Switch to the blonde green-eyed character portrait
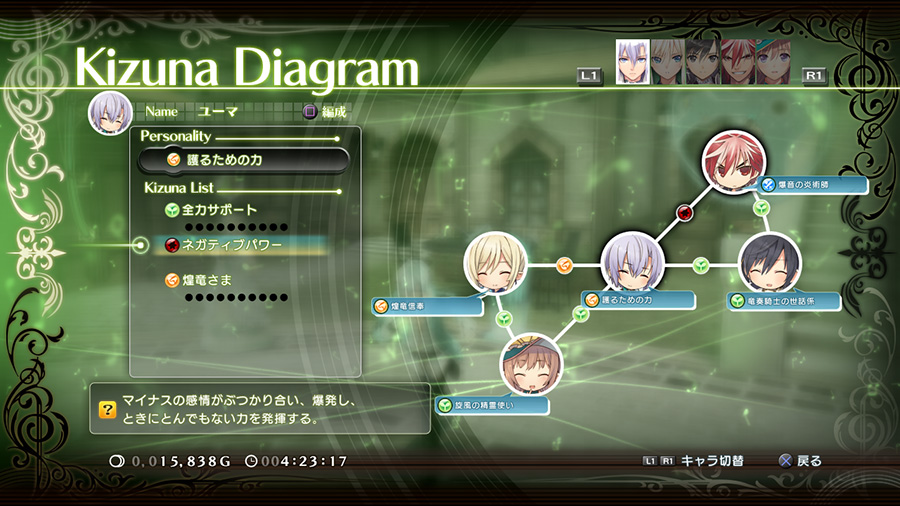 pos(666,62)
